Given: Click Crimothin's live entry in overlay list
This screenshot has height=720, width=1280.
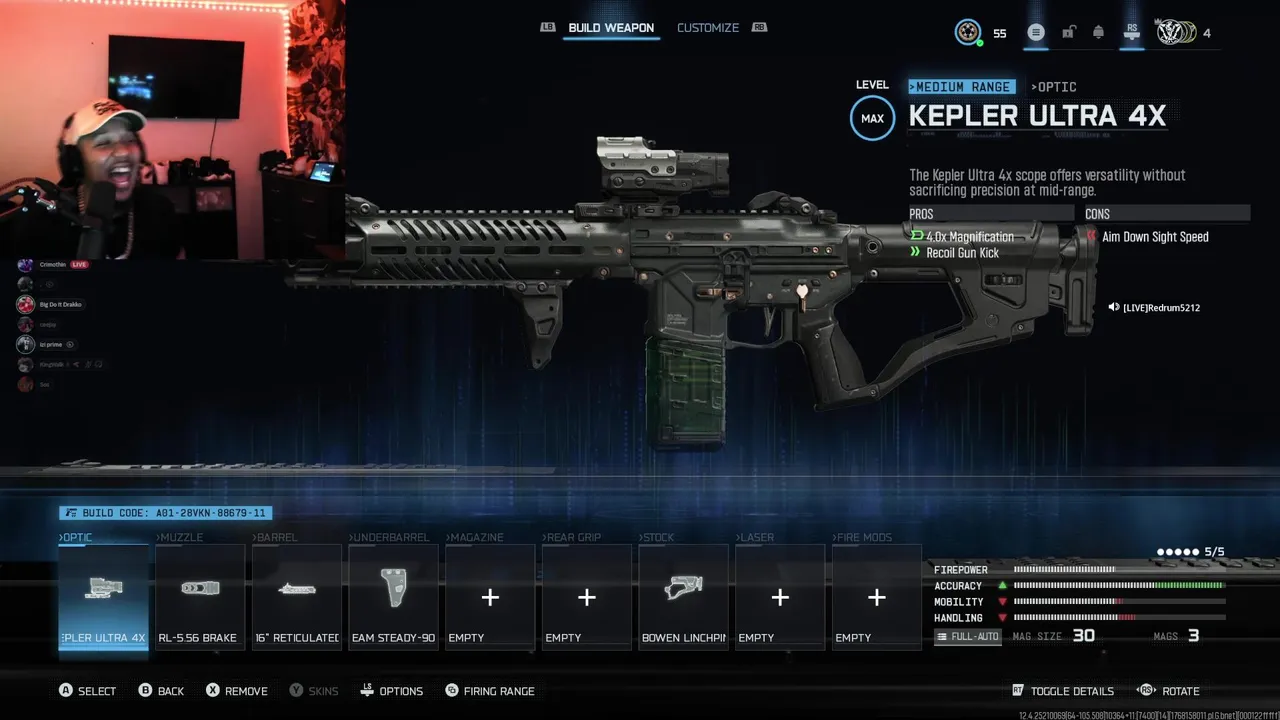Looking at the screenshot, I should click(x=53, y=265).
